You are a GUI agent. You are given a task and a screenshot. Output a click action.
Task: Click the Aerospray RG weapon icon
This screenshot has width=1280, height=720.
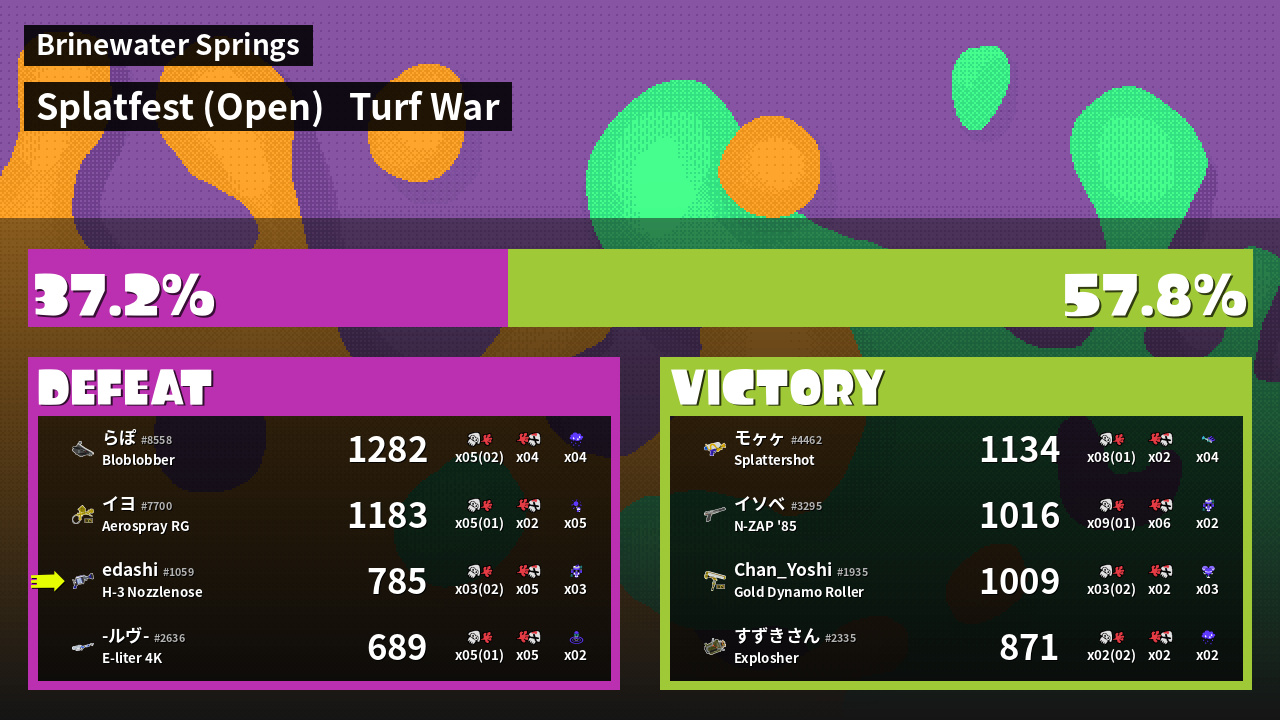82,515
